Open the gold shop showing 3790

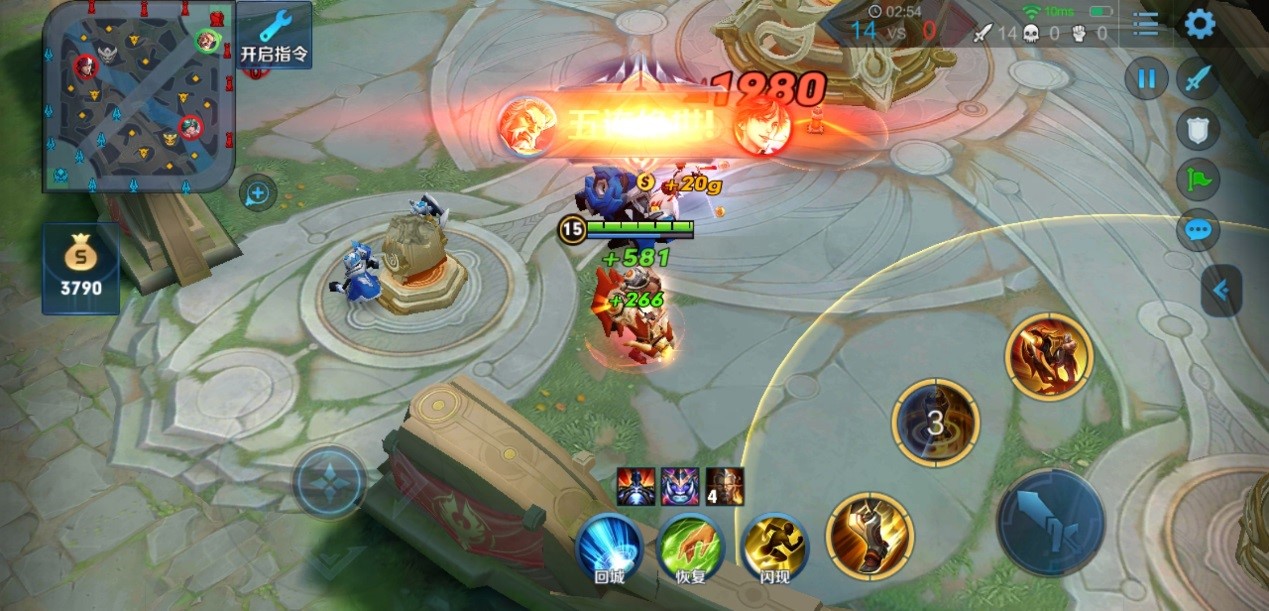(80, 270)
